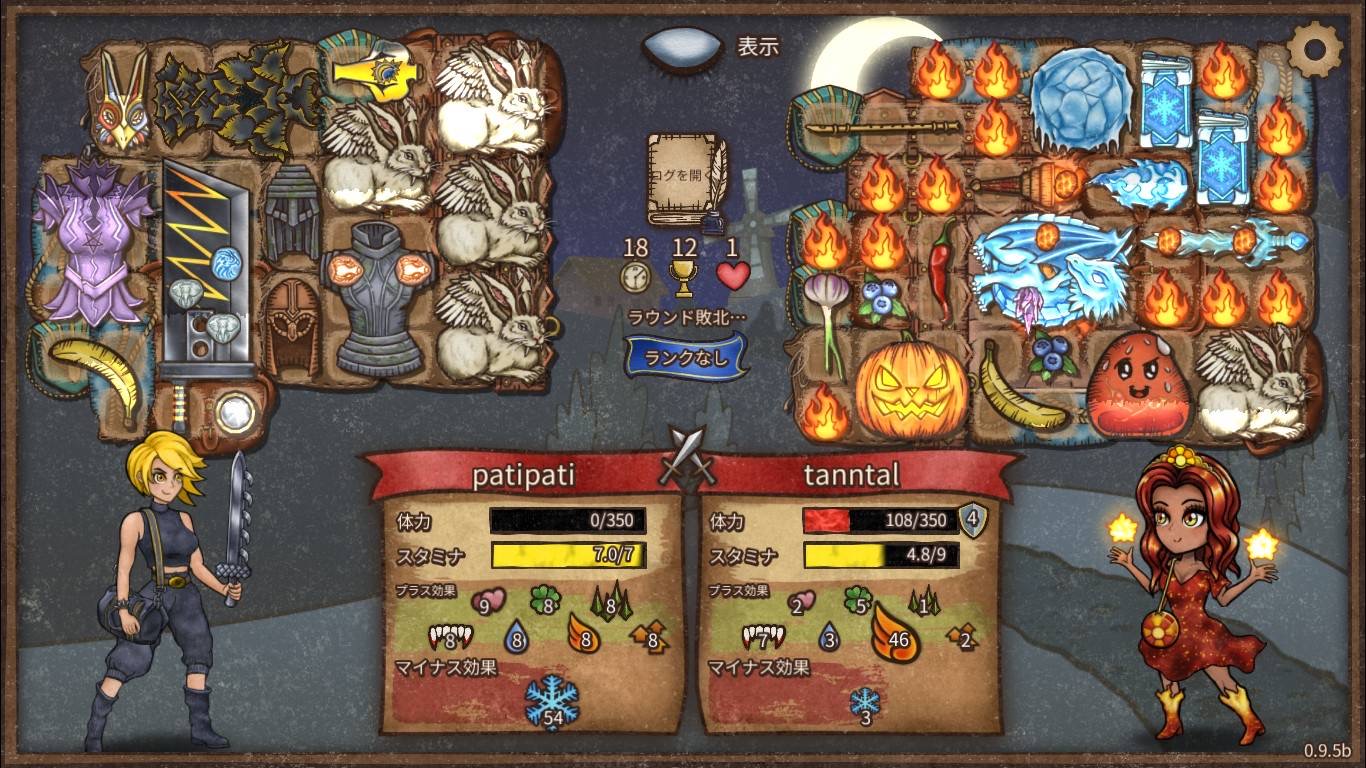This screenshot has width=1366, height=768.
Task: Inspect patipati's frost debuff icon
Action: (552, 700)
